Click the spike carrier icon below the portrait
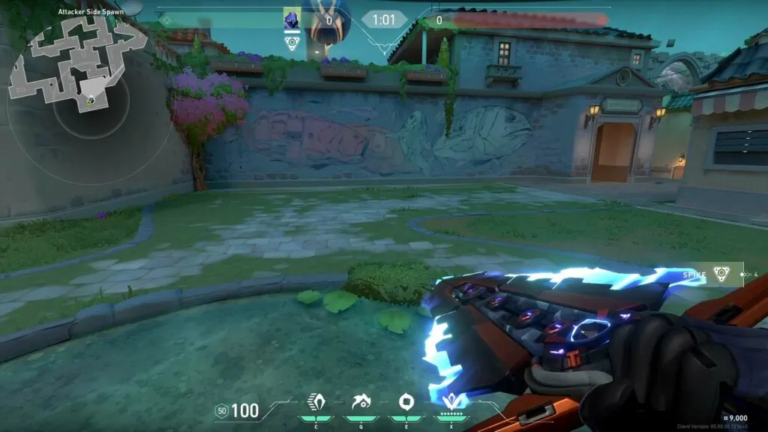Screen dimensions: 768x432 point(292,43)
